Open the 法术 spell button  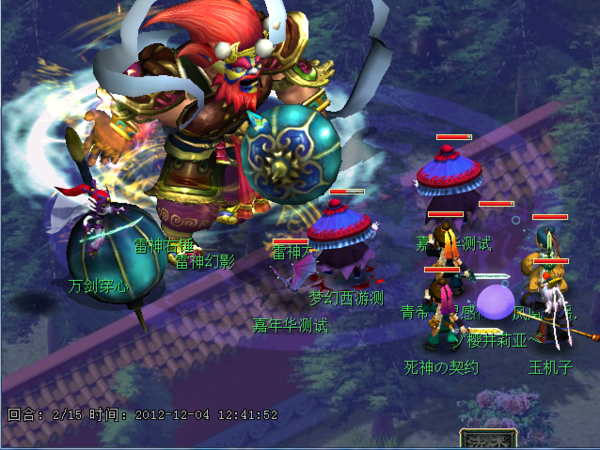pos(488,439)
